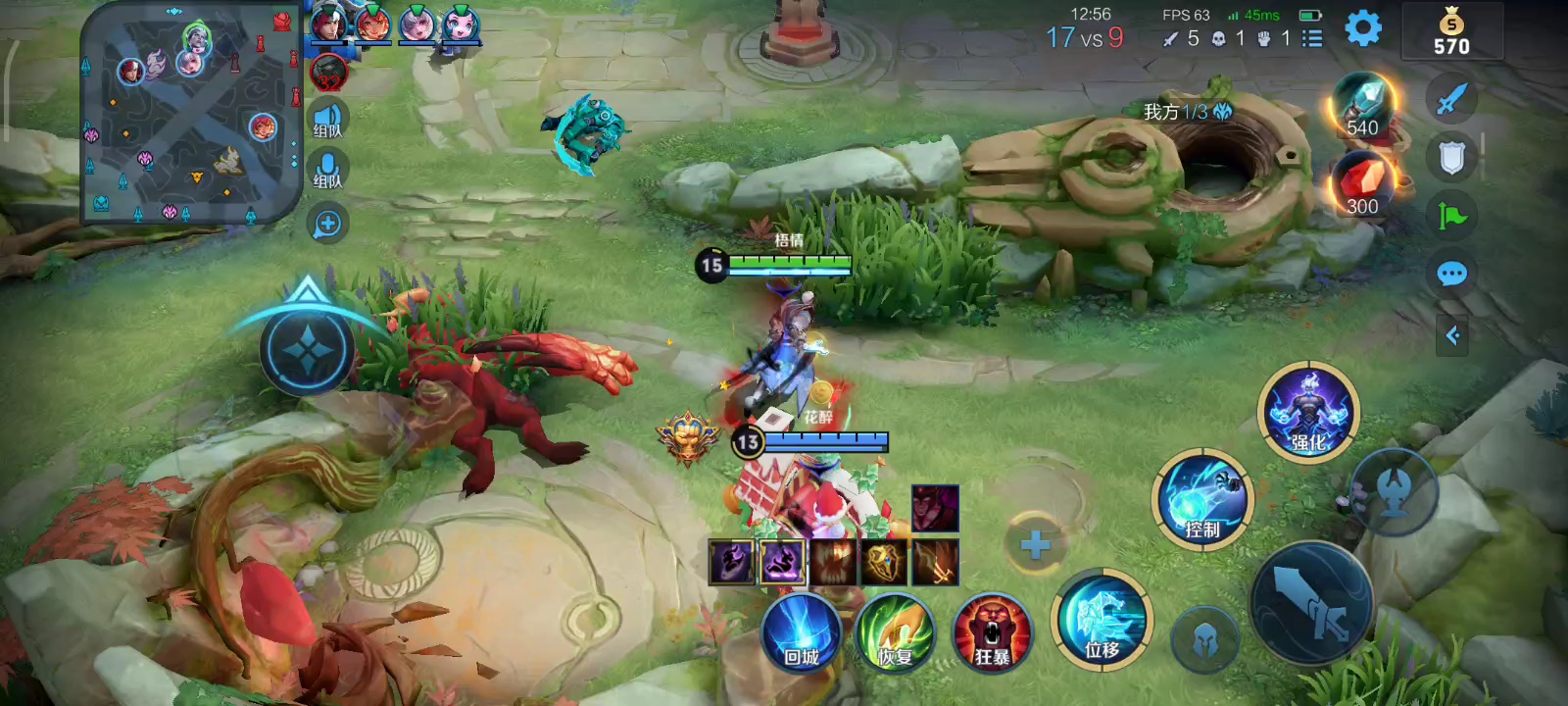Viewport: 1568px width, 706px height.
Task: Open the scoreboard list icon
Action: [x=1312, y=38]
